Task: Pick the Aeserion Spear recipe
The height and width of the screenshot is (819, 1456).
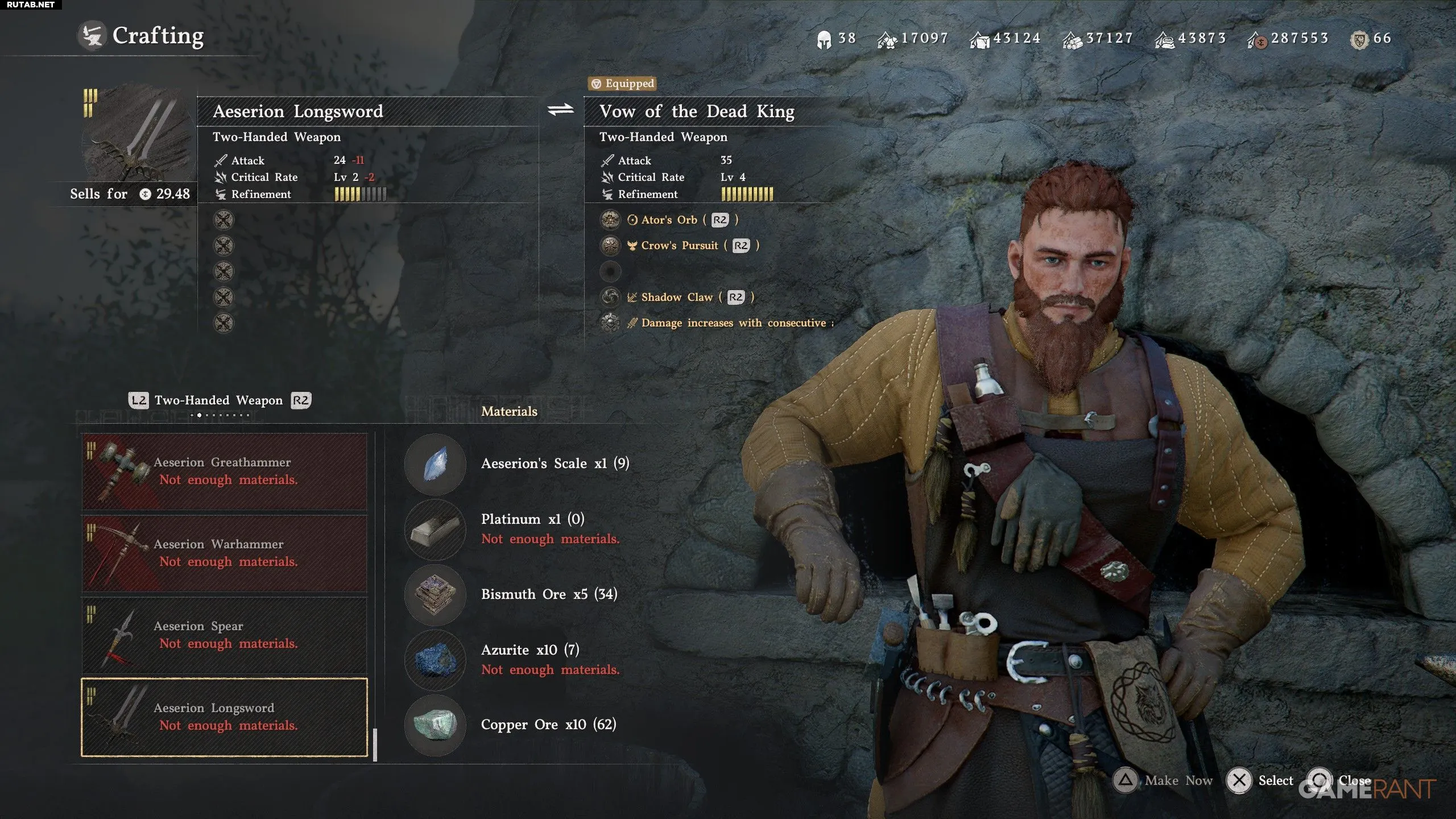Action: pyautogui.click(x=224, y=635)
